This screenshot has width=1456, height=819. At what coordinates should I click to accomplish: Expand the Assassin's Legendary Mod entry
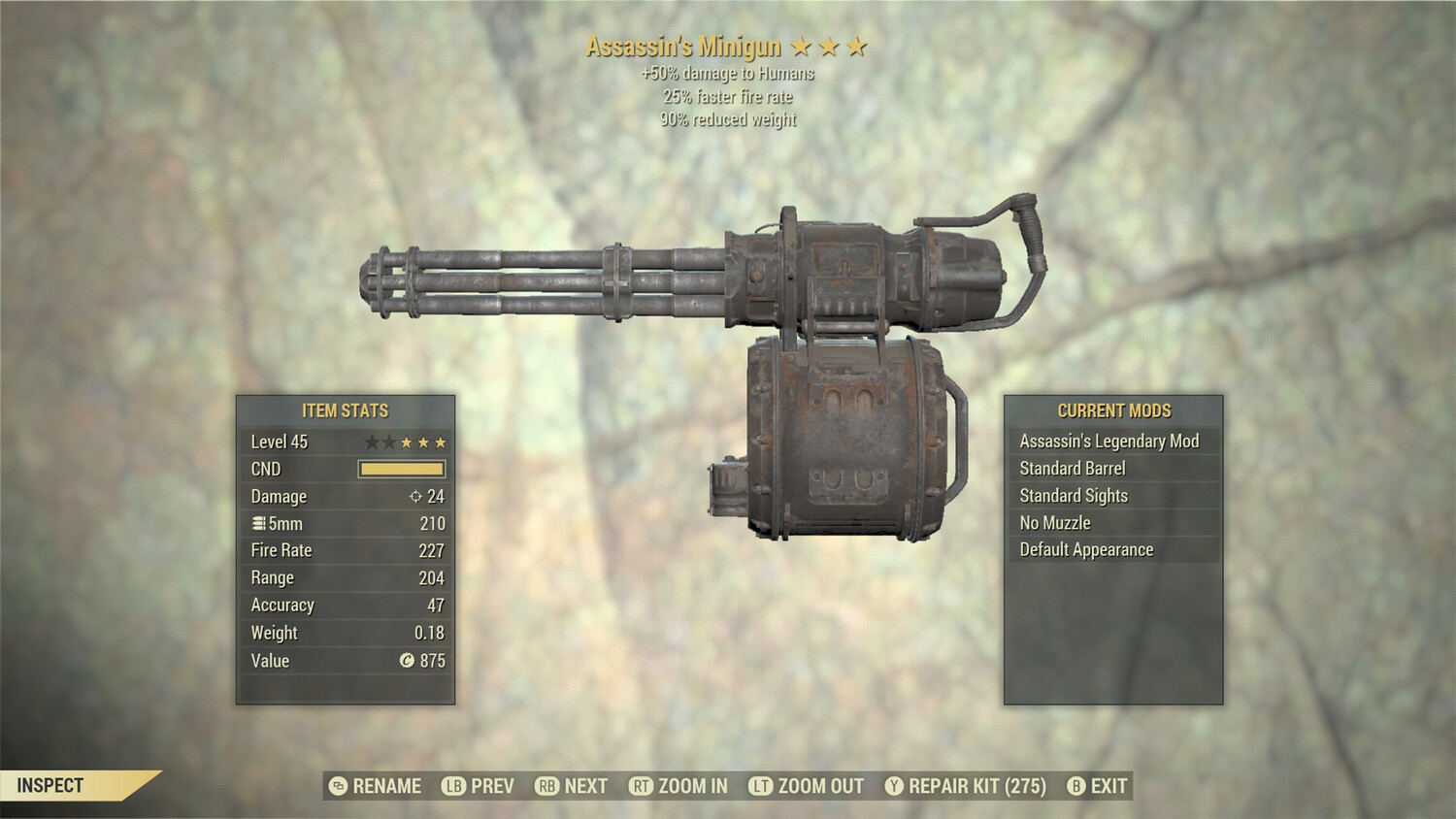1109,441
